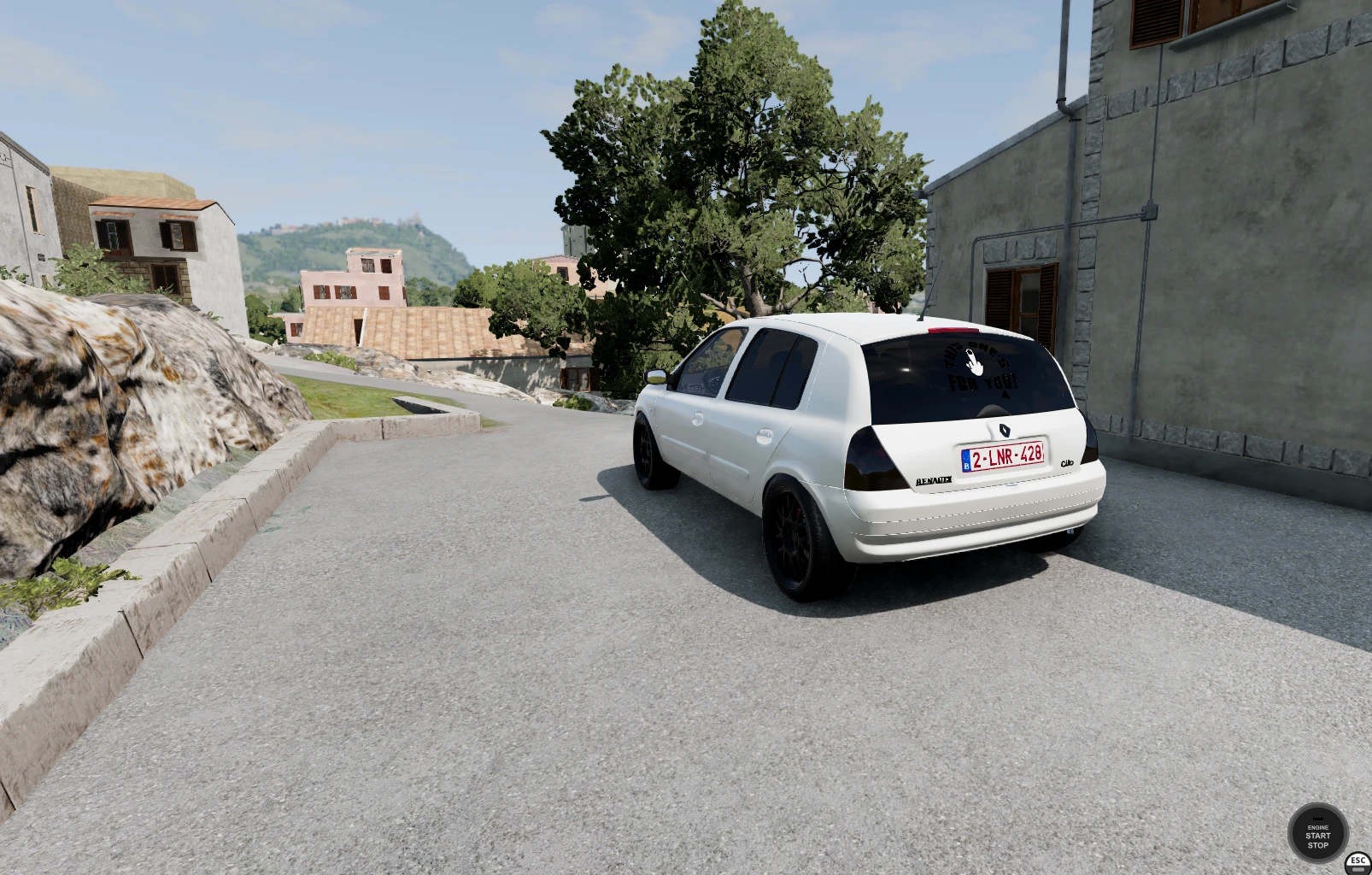Select the Renault diamond badge on the hatch

pyautogui.click(x=1004, y=432)
